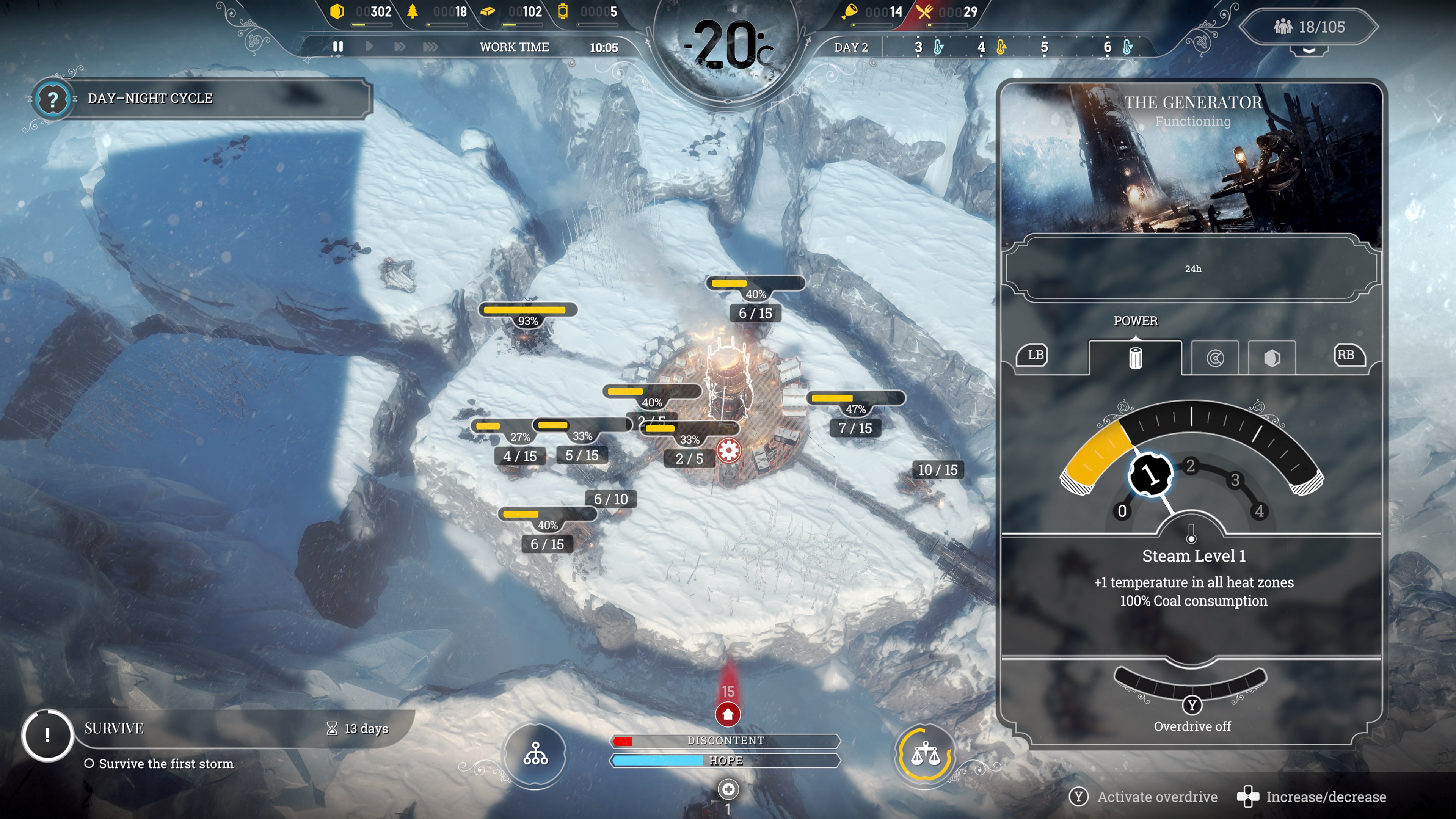Set game speed to double fast-forward
This screenshot has width=1456, height=819.
tap(400, 46)
